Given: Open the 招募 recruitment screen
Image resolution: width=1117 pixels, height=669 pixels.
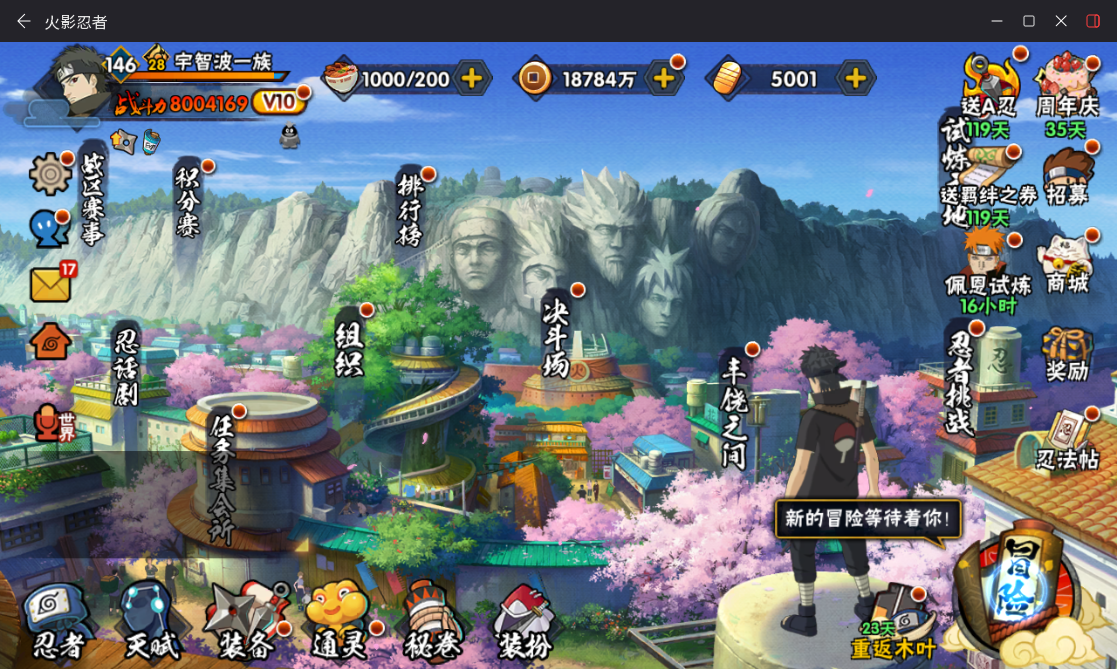Looking at the screenshot, I should point(1067,179).
